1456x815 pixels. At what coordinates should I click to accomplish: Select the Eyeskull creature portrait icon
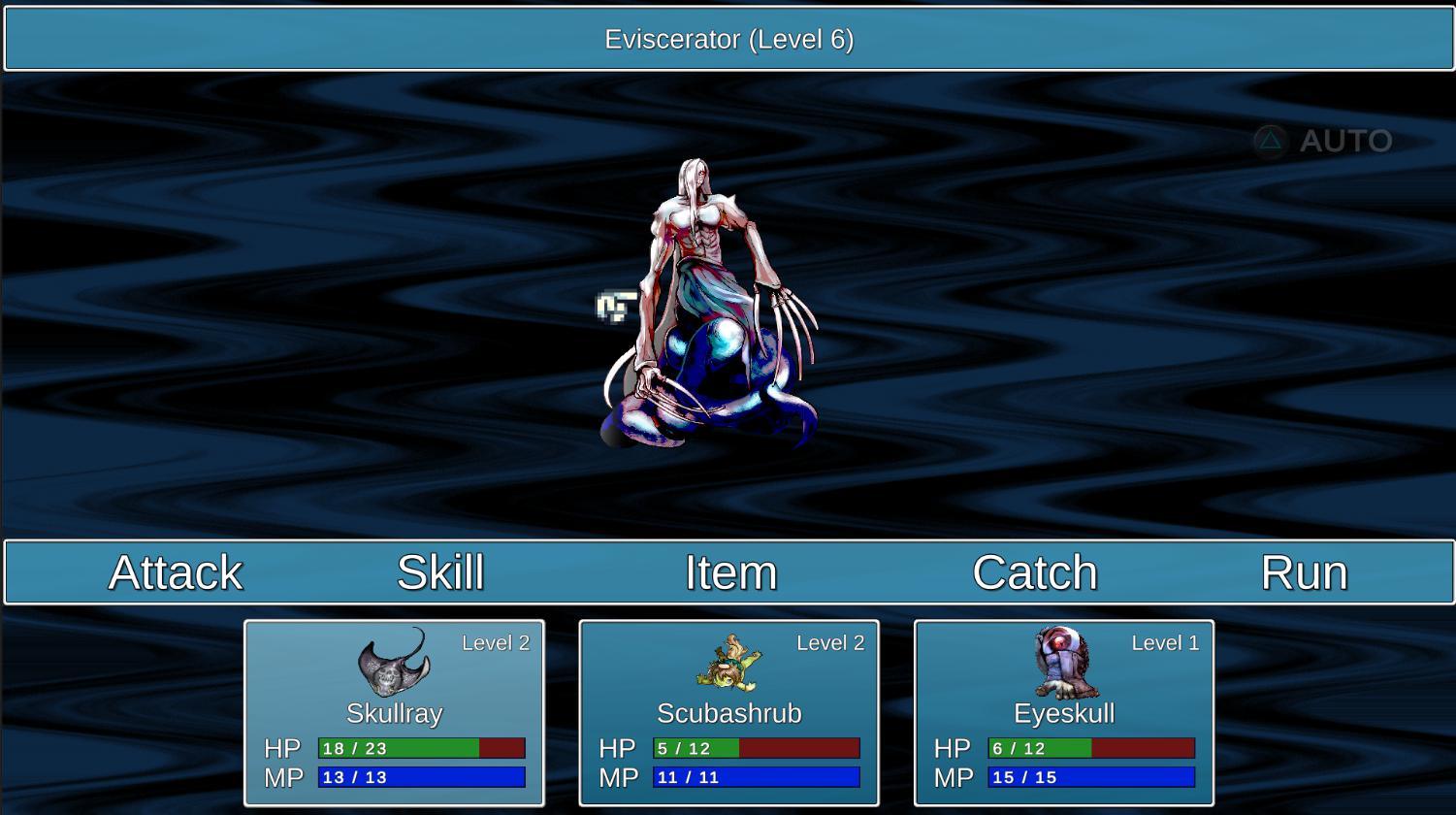pyautogui.click(x=1064, y=664)
